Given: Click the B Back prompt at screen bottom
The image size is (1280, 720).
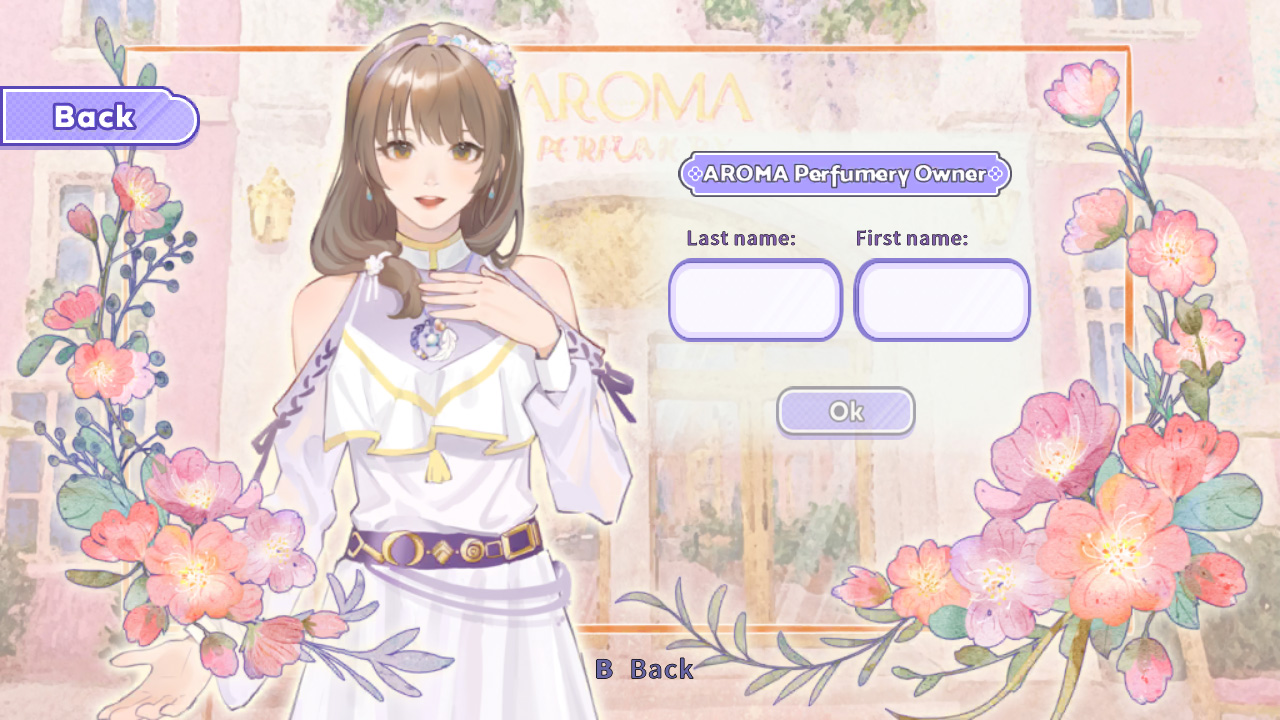Looking at the screenshot, I should [x=646, y=669].
